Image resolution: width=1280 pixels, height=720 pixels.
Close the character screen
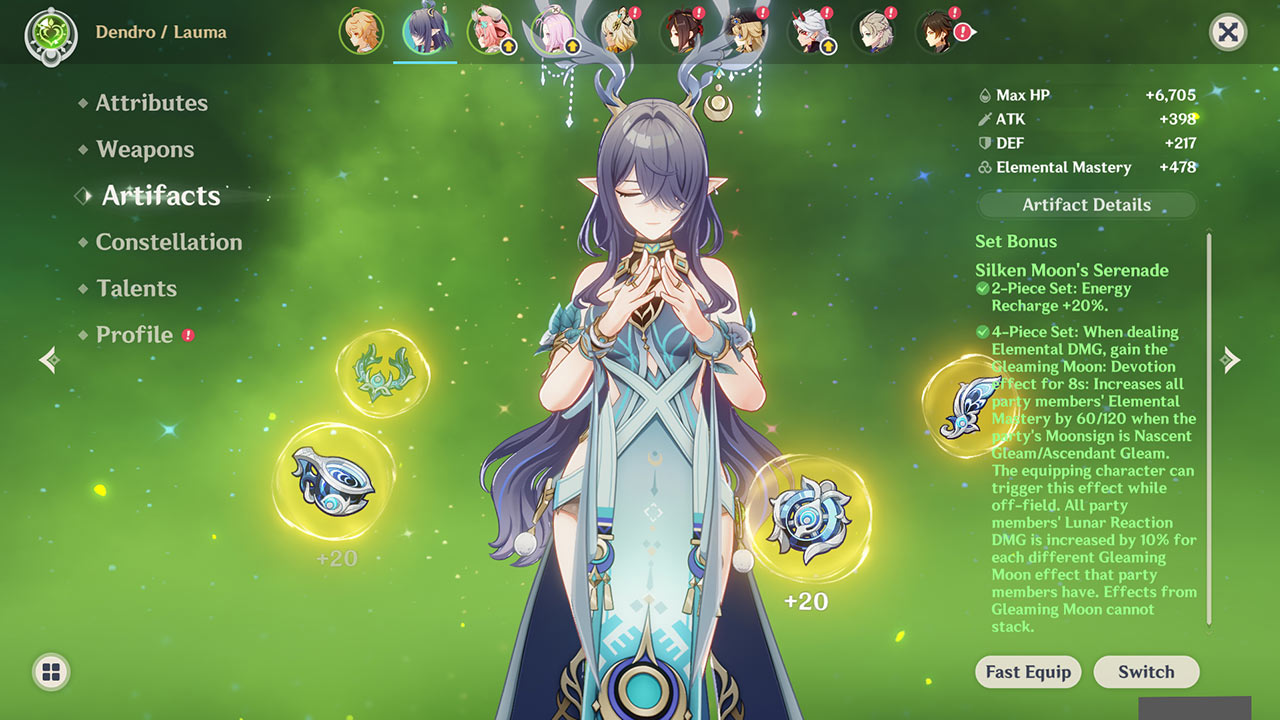tap(1228, 32)
